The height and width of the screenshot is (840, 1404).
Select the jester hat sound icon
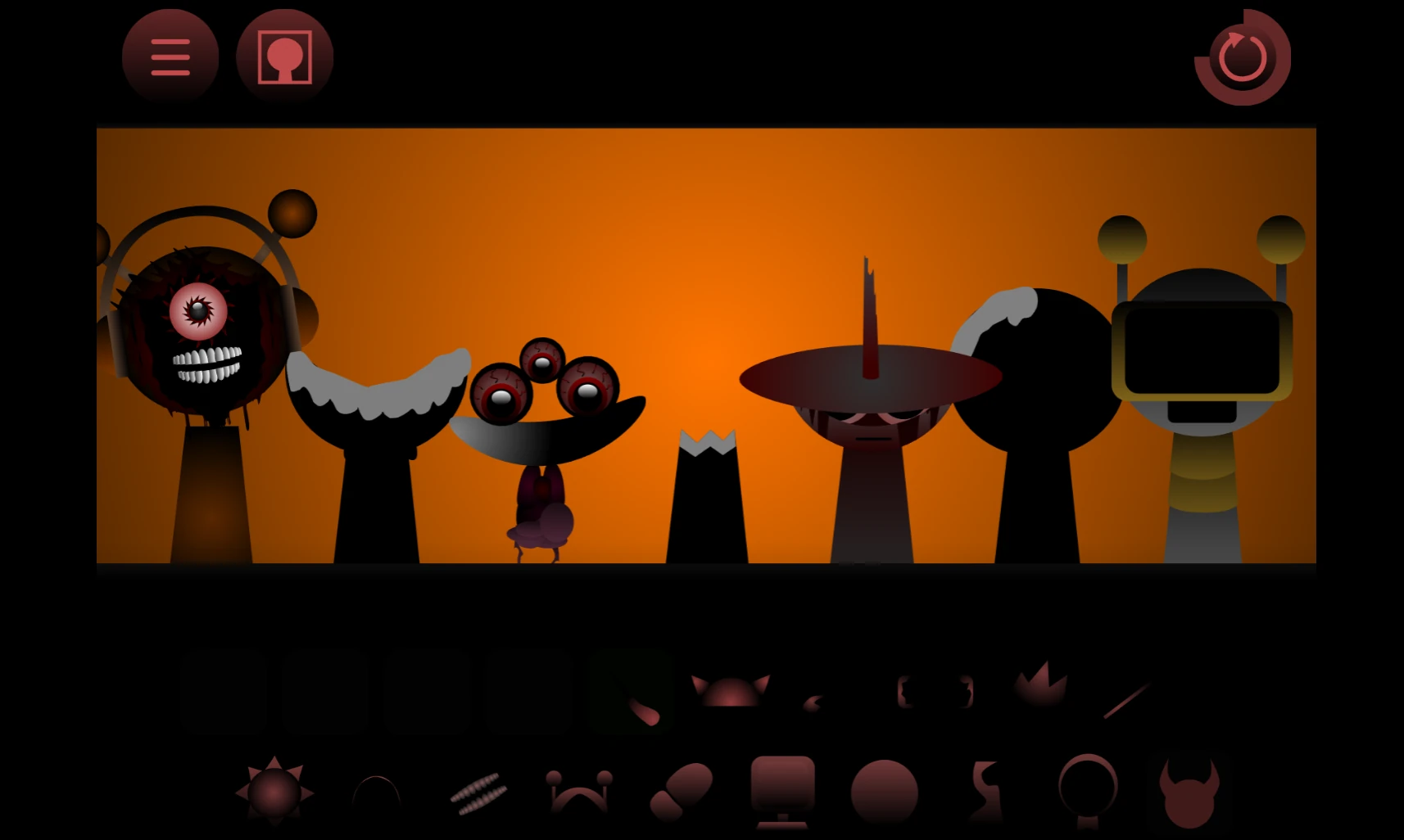(x=577, y=790)
